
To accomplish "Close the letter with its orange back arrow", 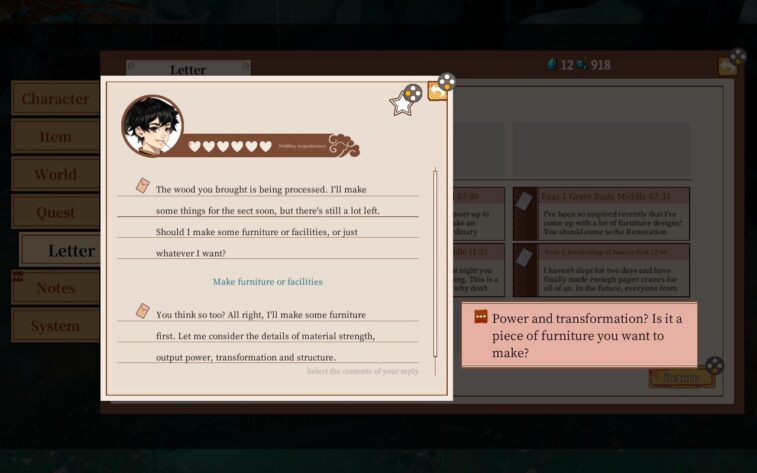I will pos(436,91).
